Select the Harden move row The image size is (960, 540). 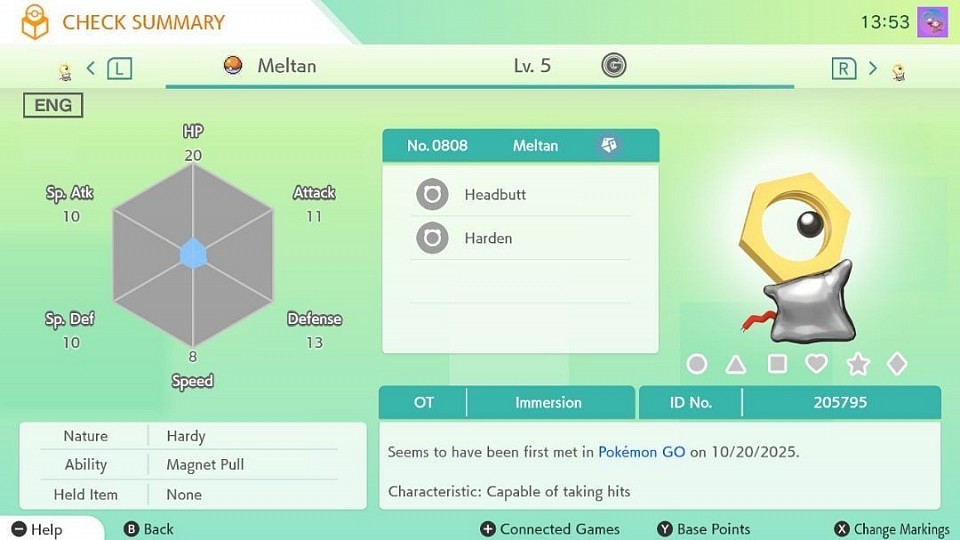520,239
